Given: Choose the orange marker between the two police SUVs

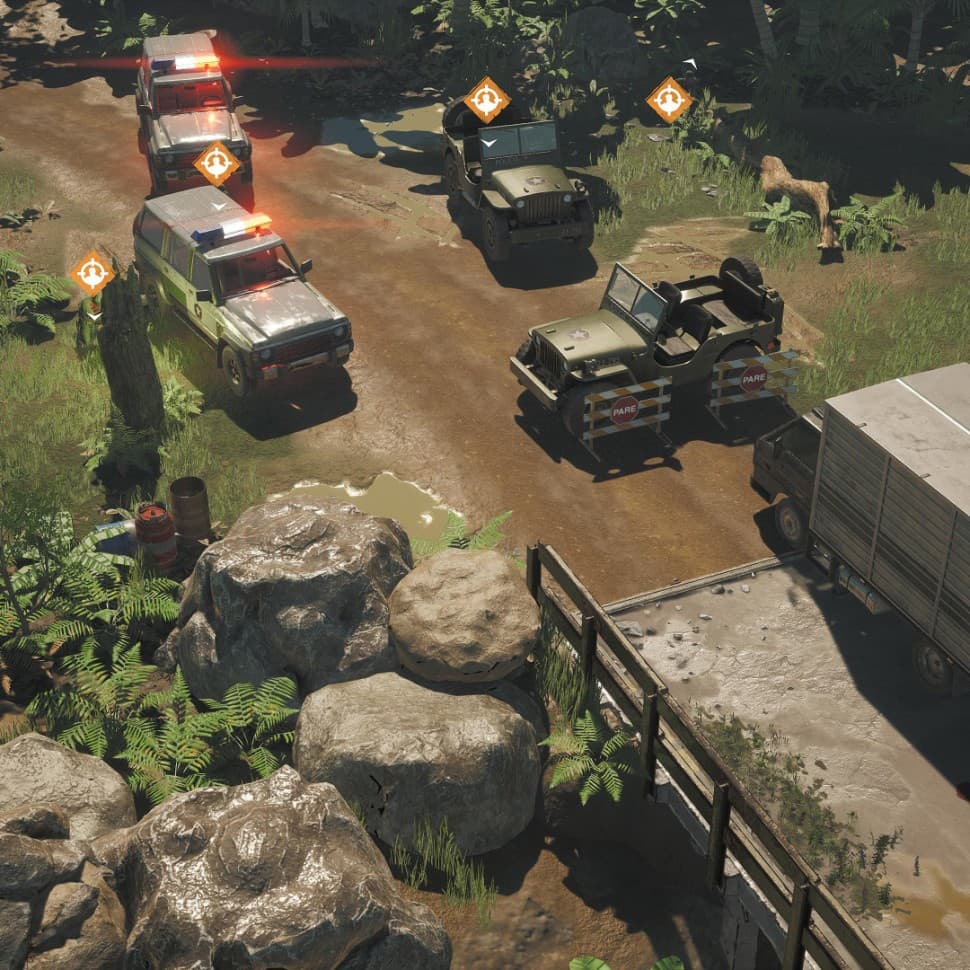Looking at the screenshot, I should (x=216, y=163).
